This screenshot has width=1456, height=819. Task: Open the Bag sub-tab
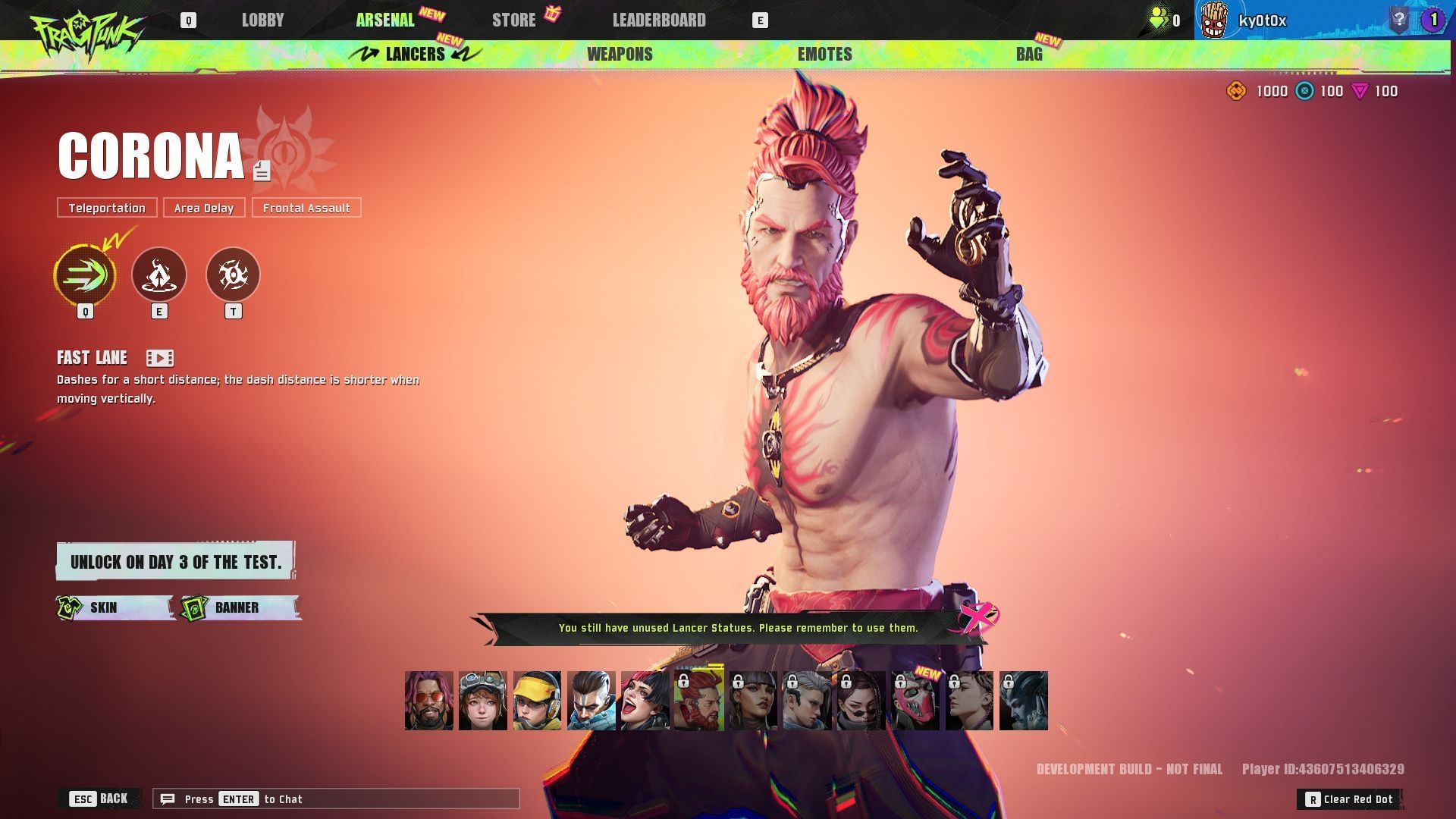pos(1029,54)
